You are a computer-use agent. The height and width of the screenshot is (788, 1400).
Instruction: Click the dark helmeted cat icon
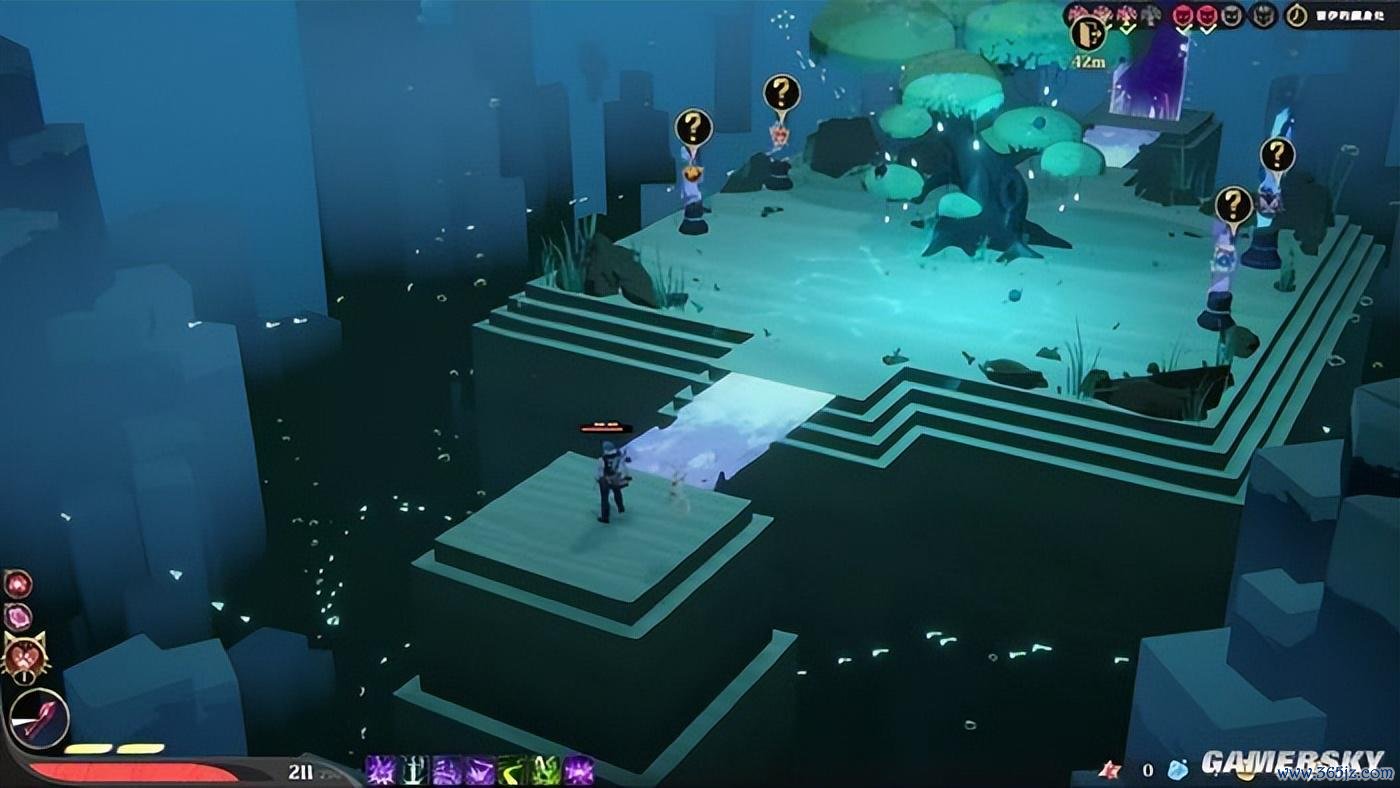tap(1264, 15)
